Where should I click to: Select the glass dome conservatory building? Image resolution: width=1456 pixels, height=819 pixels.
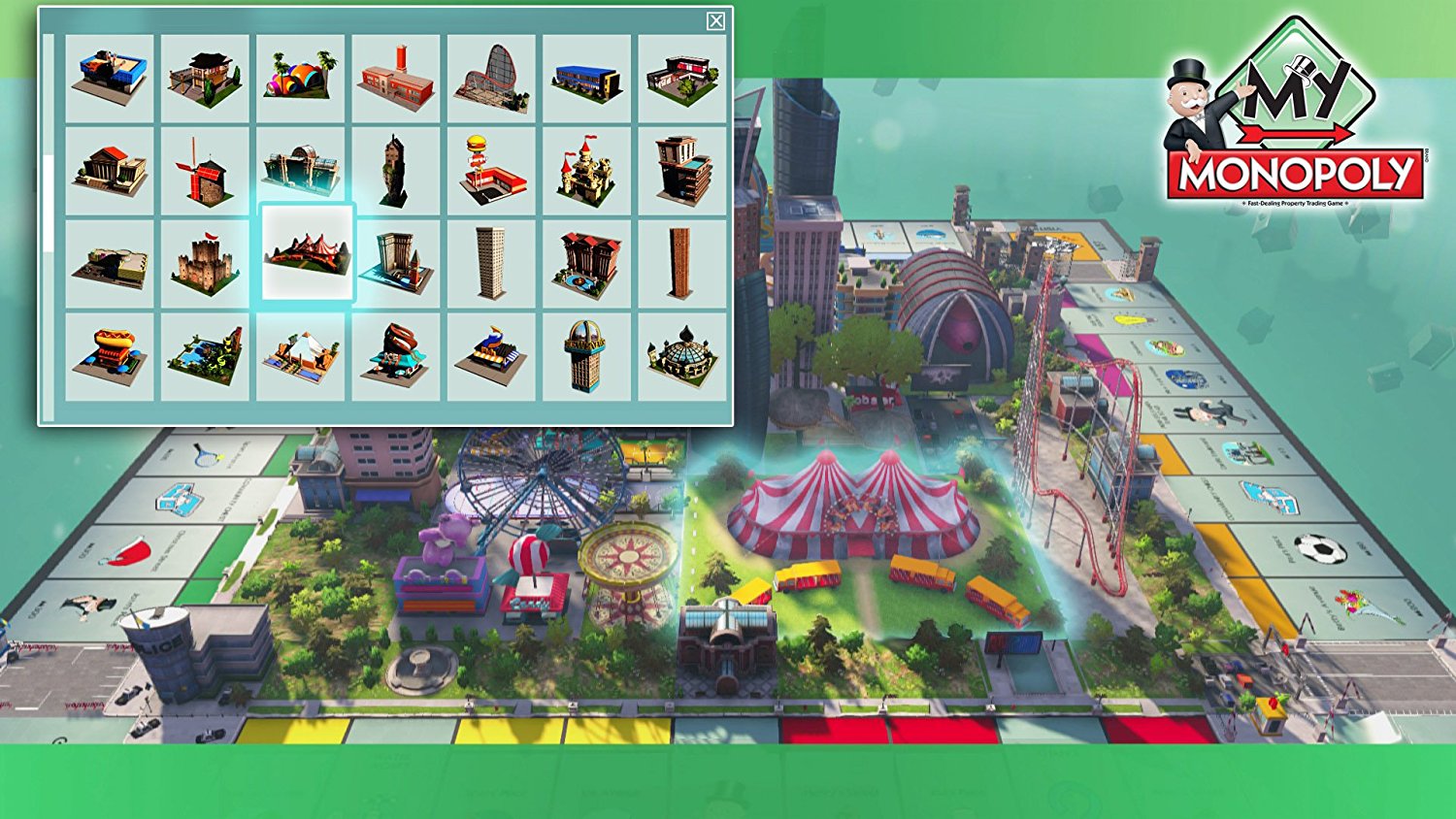(682, 359)
